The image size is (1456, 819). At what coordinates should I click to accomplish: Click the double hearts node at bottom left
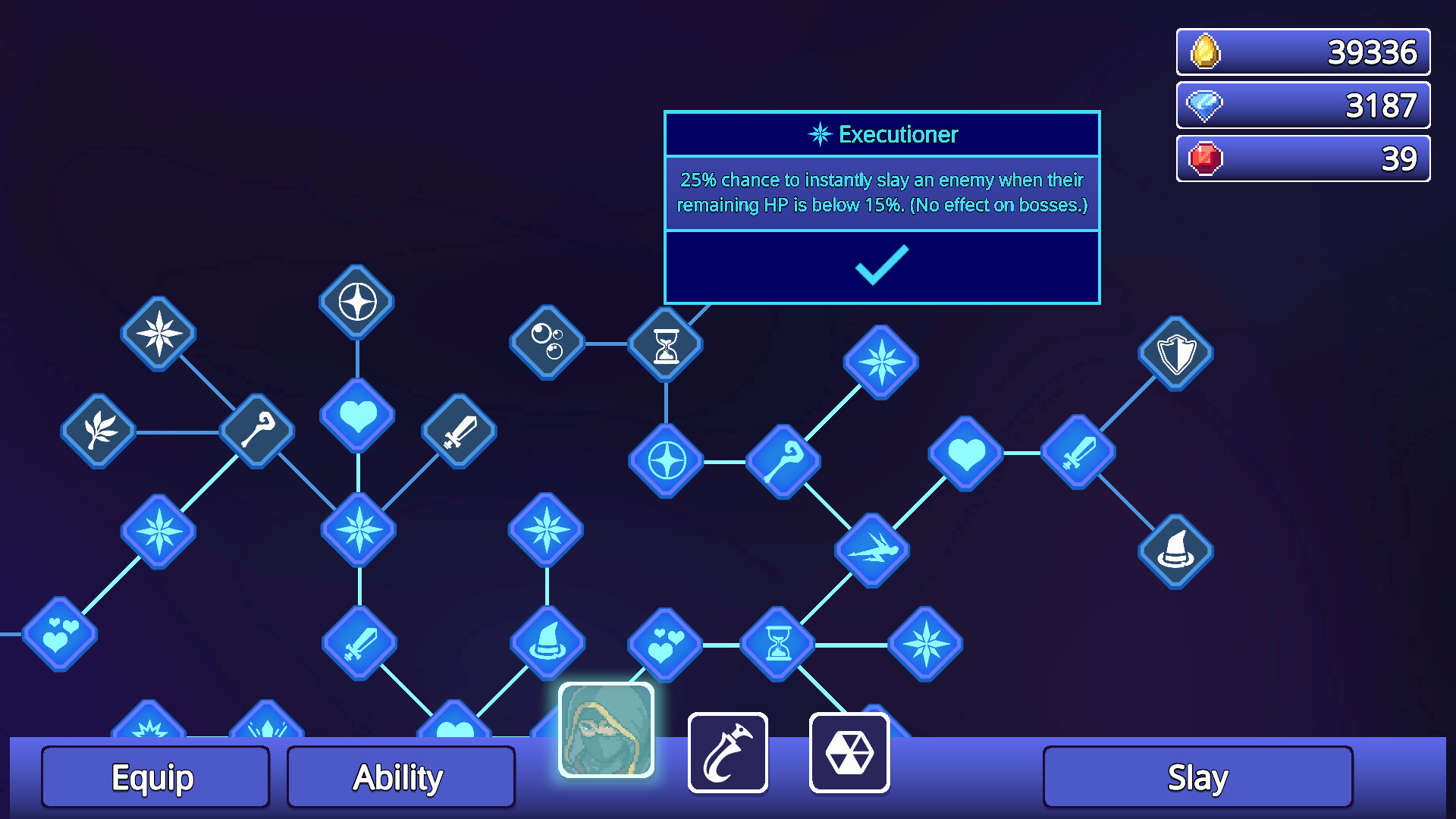click(61, 635)
